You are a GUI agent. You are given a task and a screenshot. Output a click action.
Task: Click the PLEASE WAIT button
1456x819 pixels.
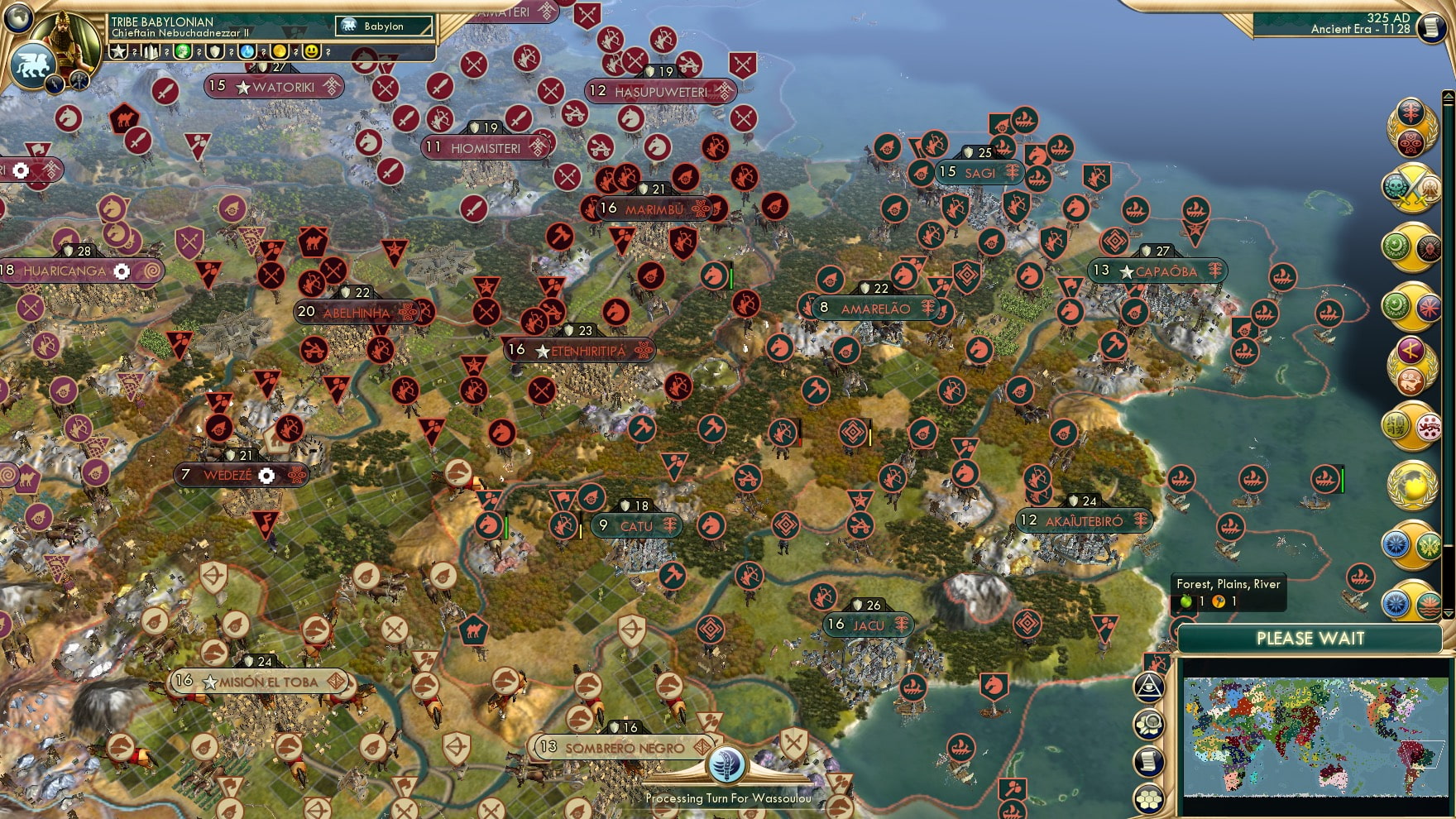coord(1310,639)
